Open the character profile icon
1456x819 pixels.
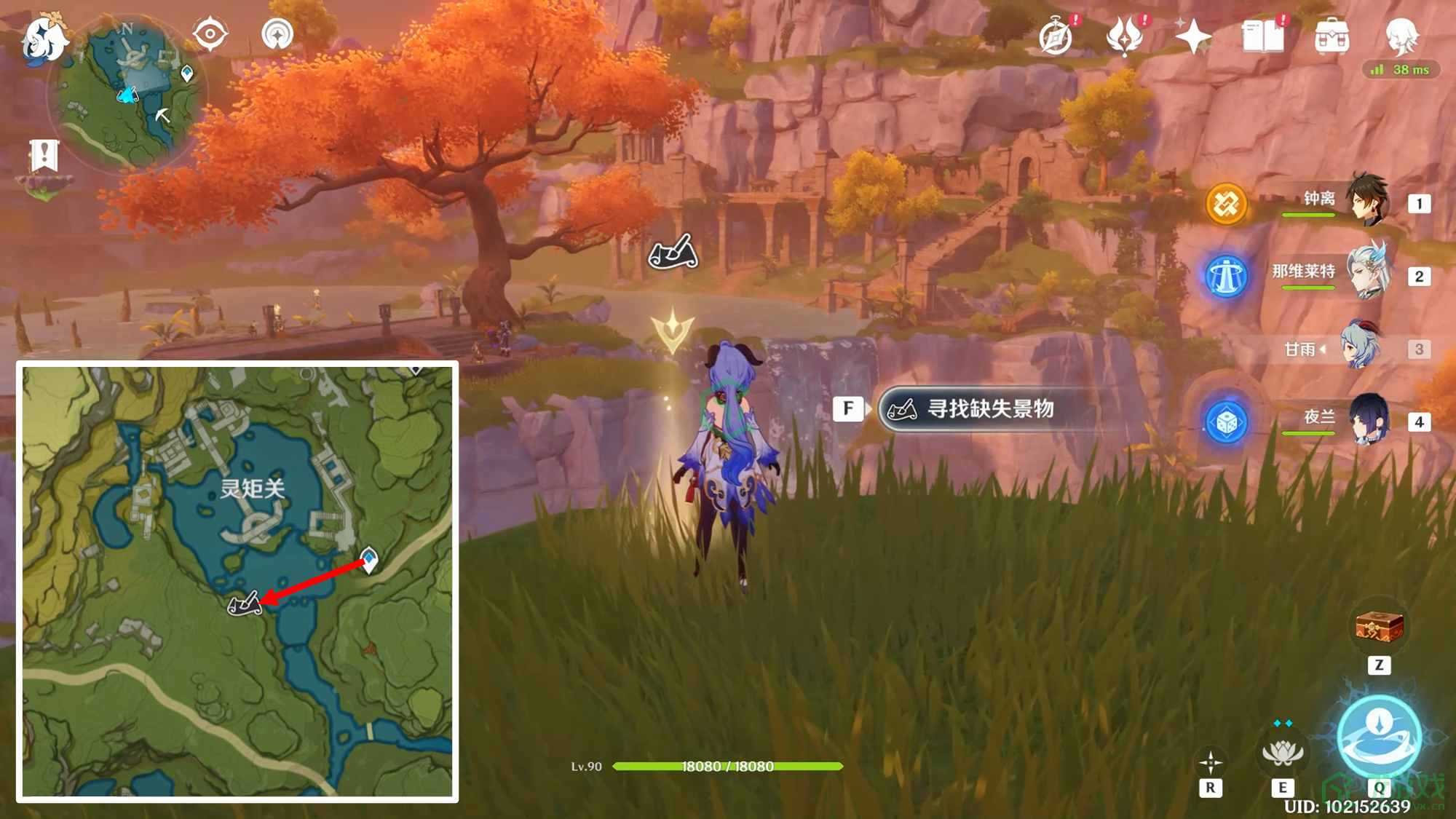click(1401, 36)
